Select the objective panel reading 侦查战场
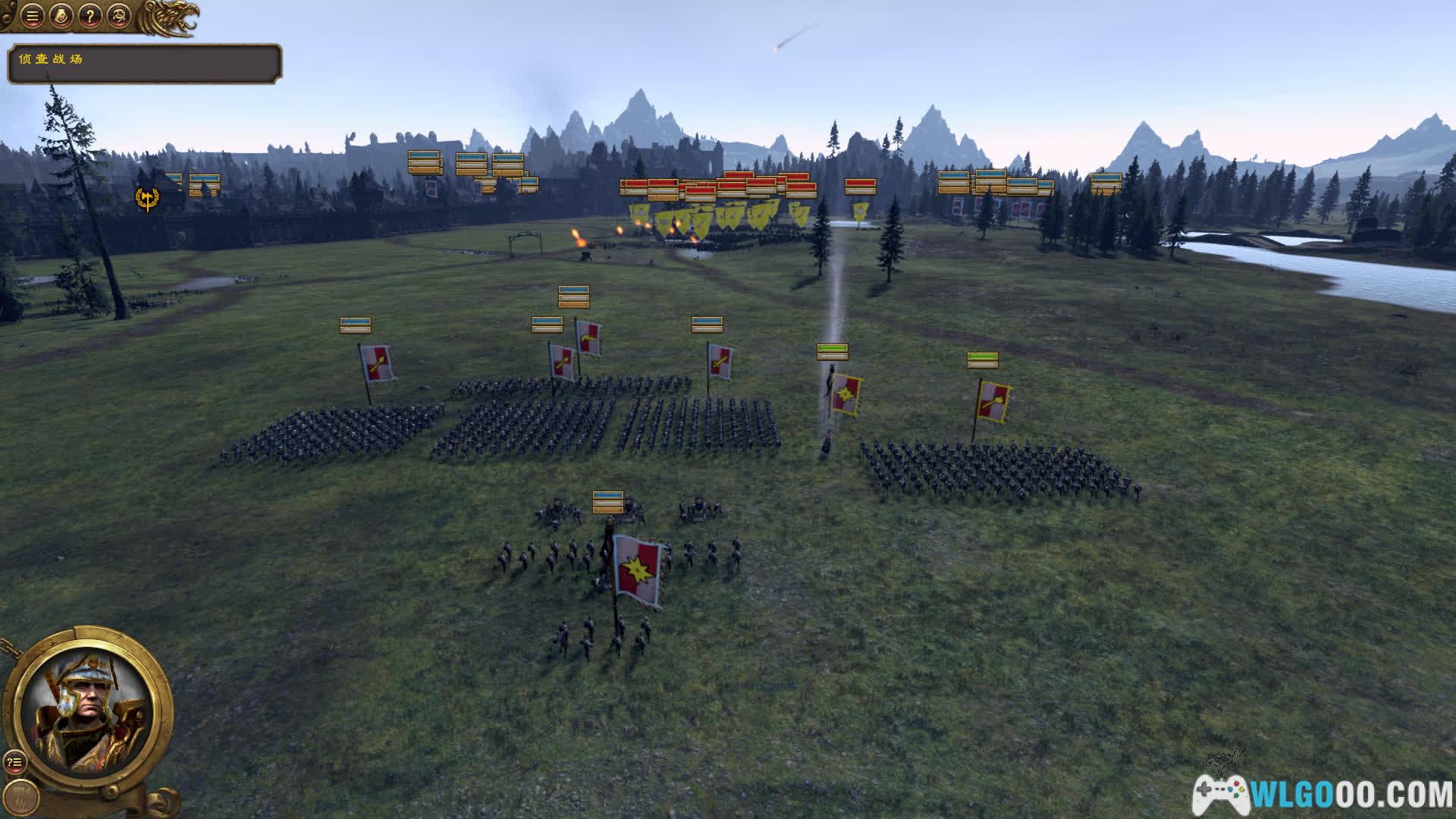The image size is (1456, 819). [144, 63]
